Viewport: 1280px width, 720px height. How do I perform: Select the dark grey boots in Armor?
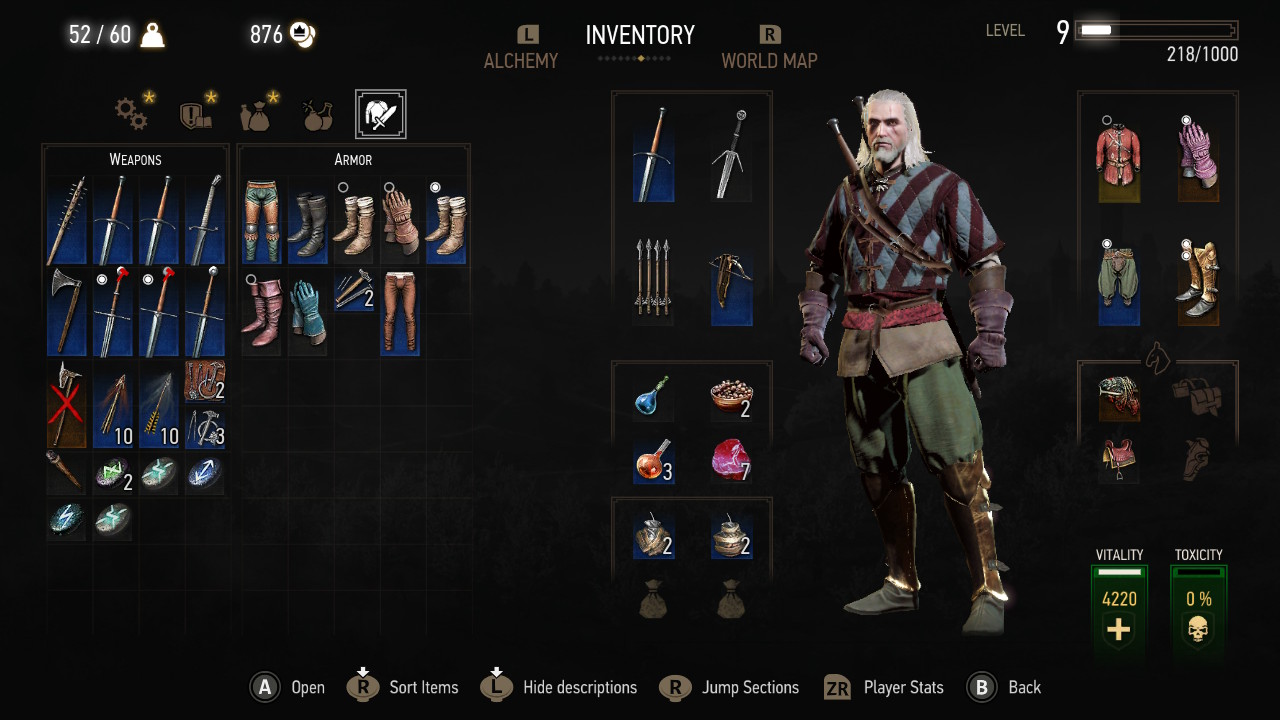[x=307, y=221]
